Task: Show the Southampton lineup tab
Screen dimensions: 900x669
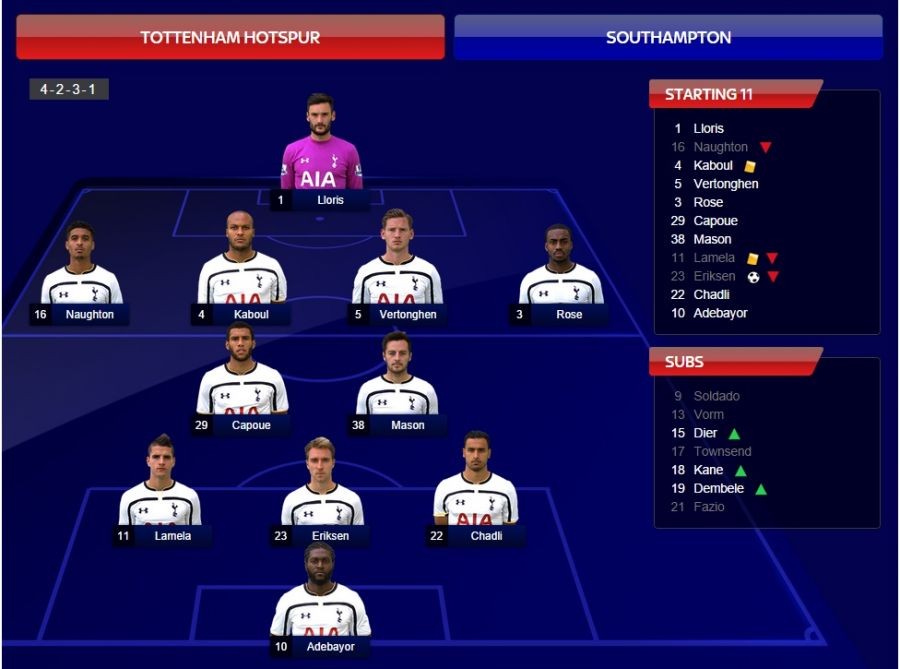Action: tap(668, 37)
